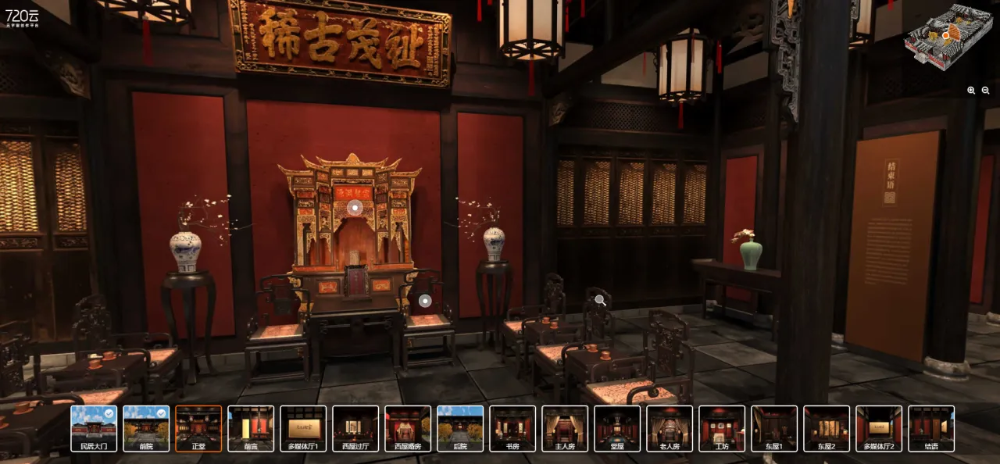Switch to the 堂屋 thumbnail
The image size is (1000, 464).
tap(617, 428)
